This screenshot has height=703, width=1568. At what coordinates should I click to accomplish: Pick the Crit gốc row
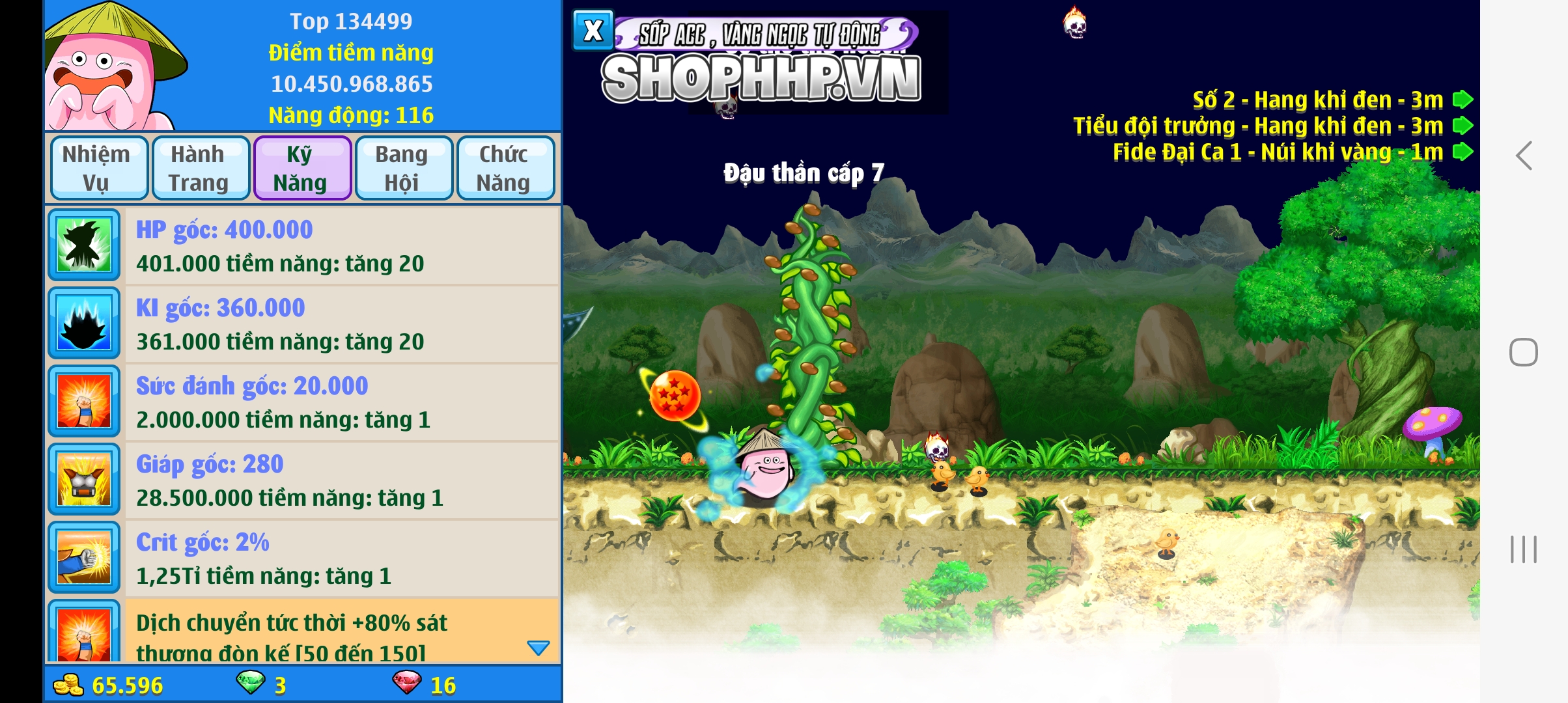(x=341, y=558)
